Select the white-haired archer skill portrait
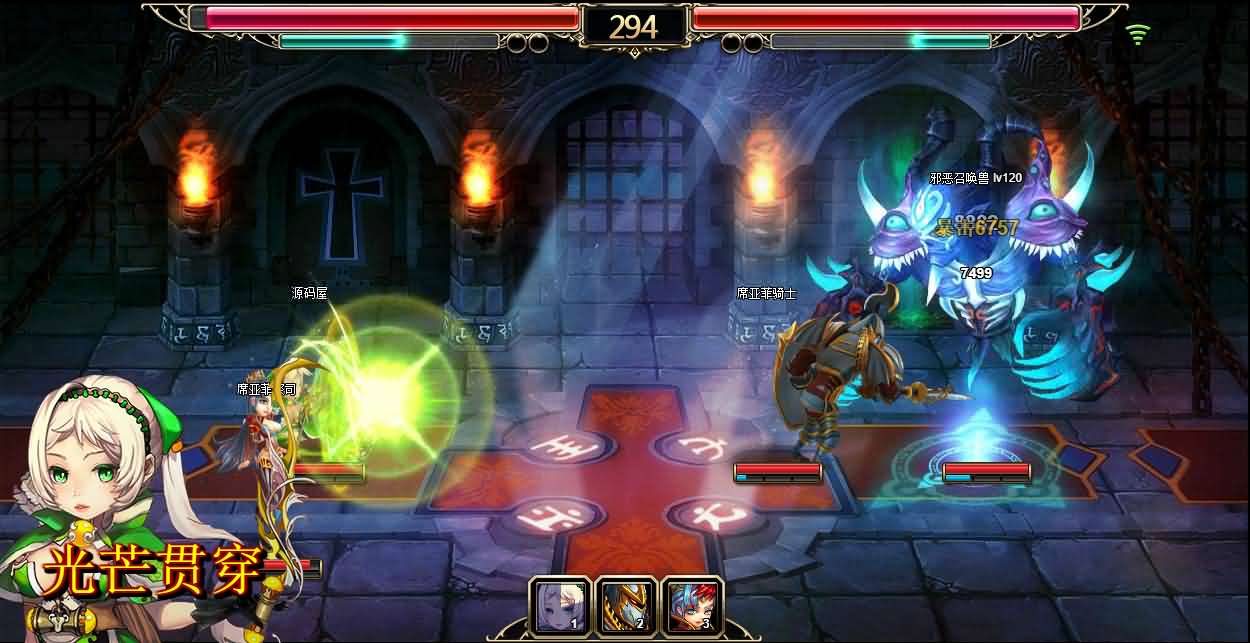The width and height of the screenshot is (1250, 643). point(559,606)
